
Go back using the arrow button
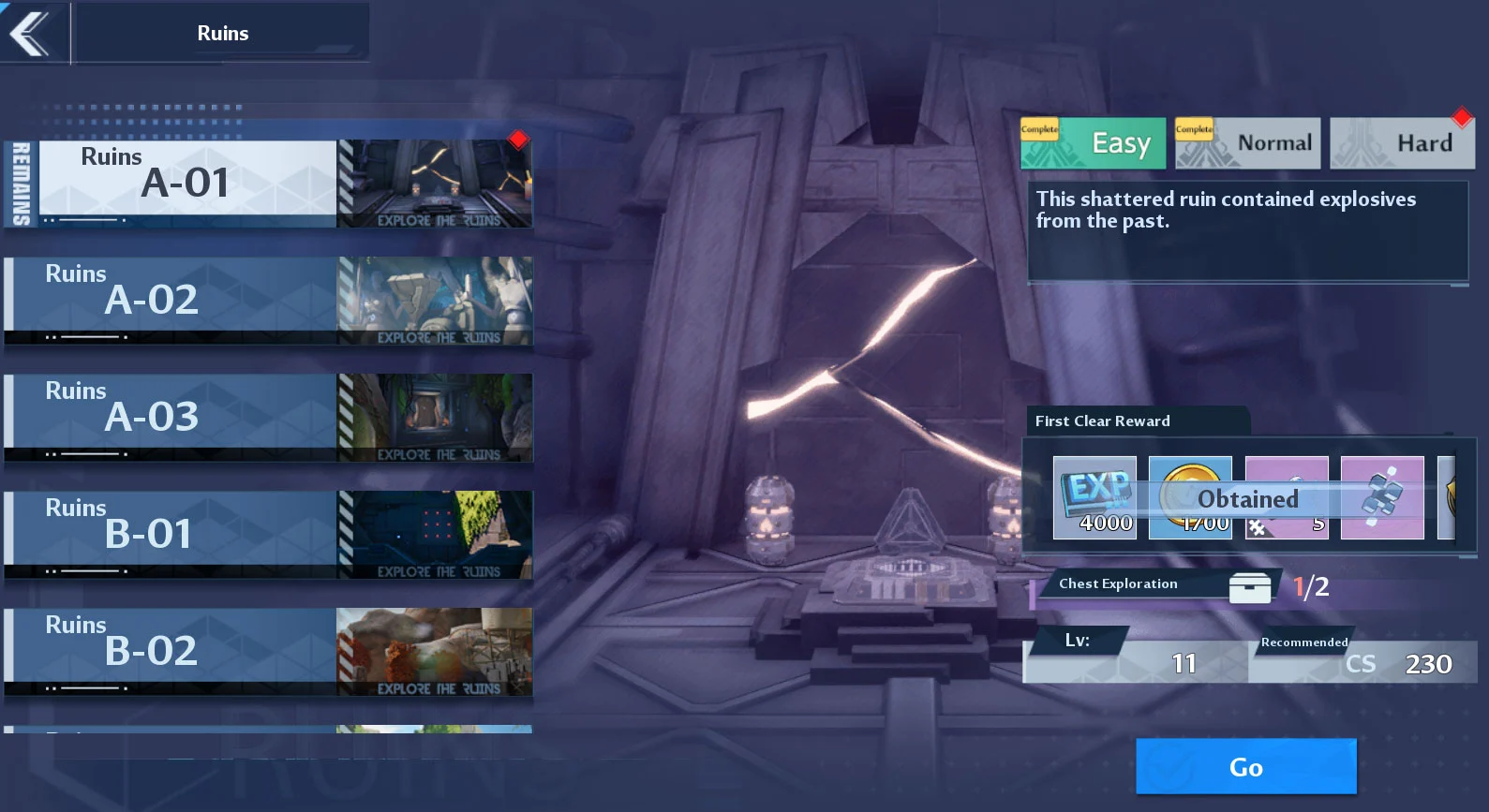click(x=32, y=34)
